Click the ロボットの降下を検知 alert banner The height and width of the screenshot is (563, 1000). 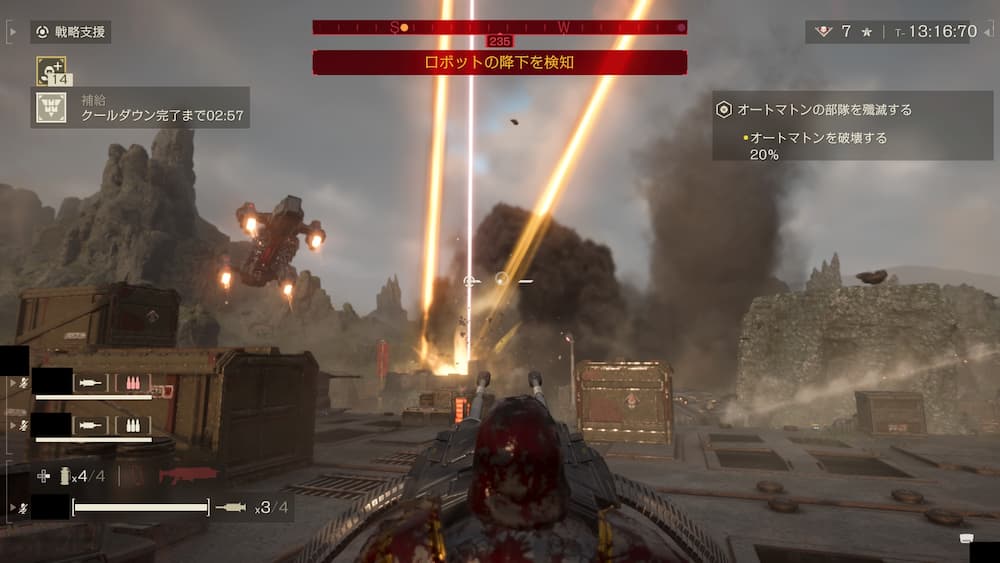499,63
